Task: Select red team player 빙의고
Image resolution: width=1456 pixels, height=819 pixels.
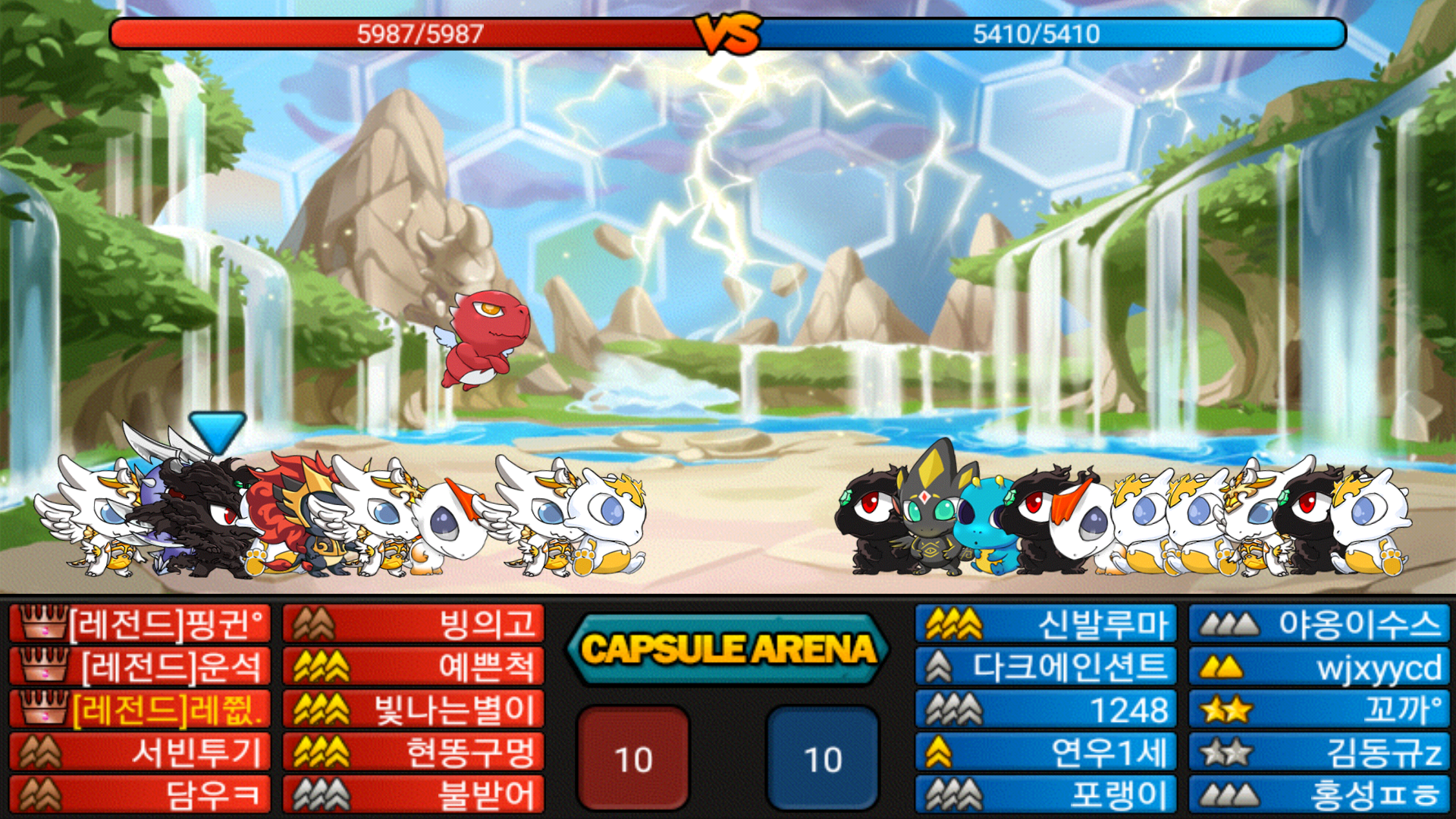Action: click(x=413, y=624)
